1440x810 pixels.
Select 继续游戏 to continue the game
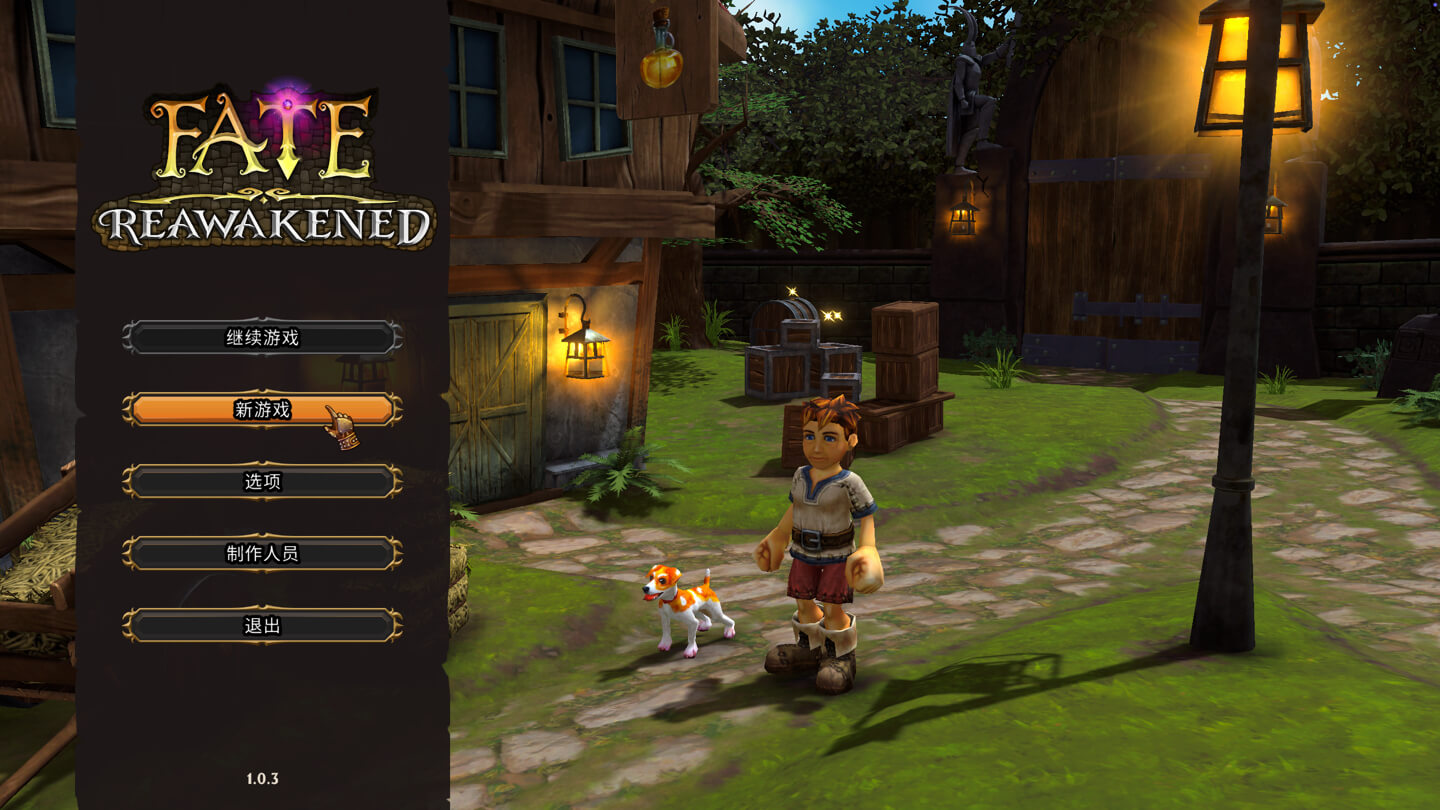[x=262, y=338]
